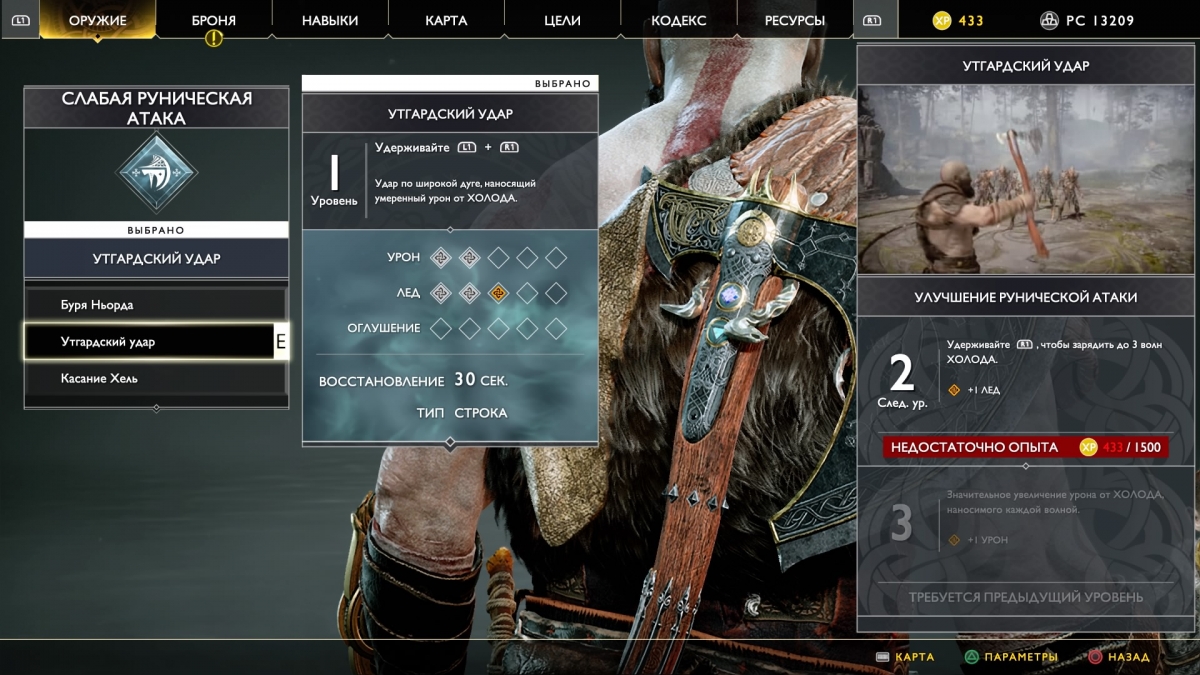This screenshot has width=1200, height=675.
Task: Click the weak runic attack diamond icon
Action: (156, 173)
